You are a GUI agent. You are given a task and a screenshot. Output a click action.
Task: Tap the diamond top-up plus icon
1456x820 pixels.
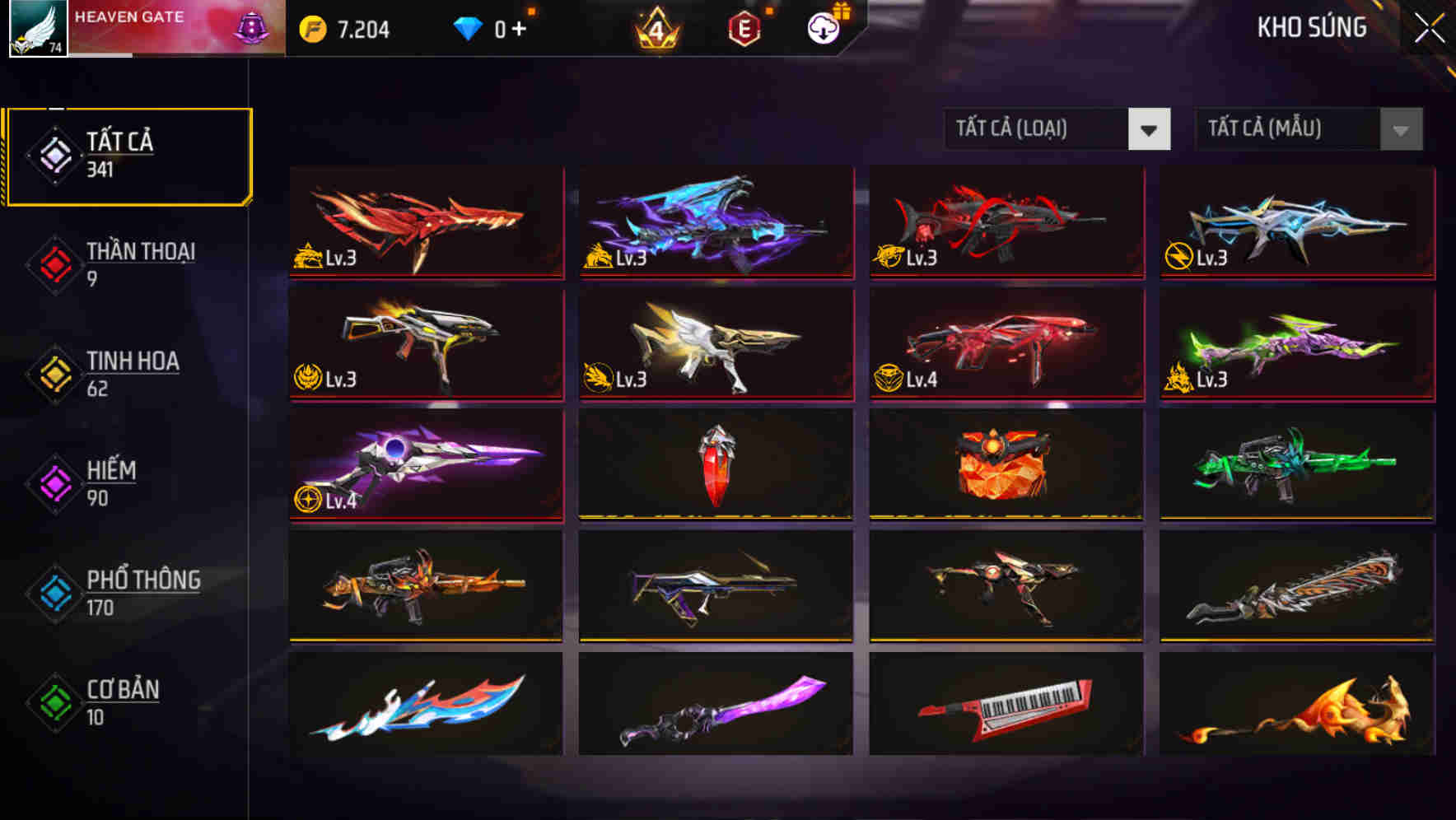tap(520, 27)
